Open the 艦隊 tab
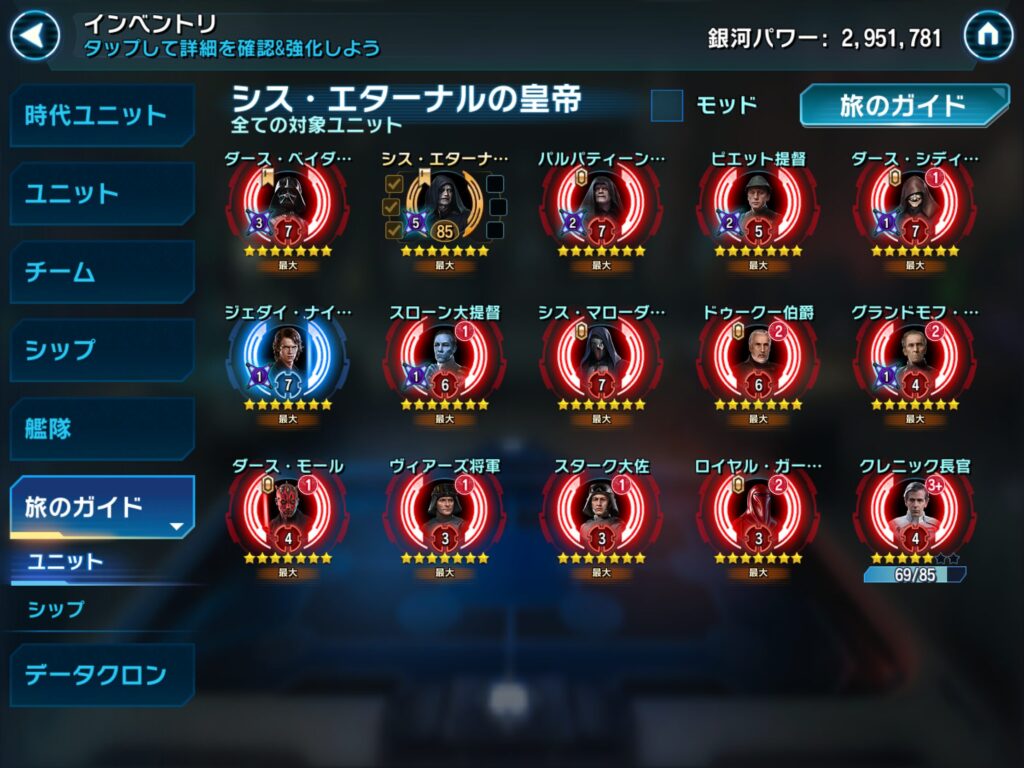1024x768 pixels. [x=100, y=429]
